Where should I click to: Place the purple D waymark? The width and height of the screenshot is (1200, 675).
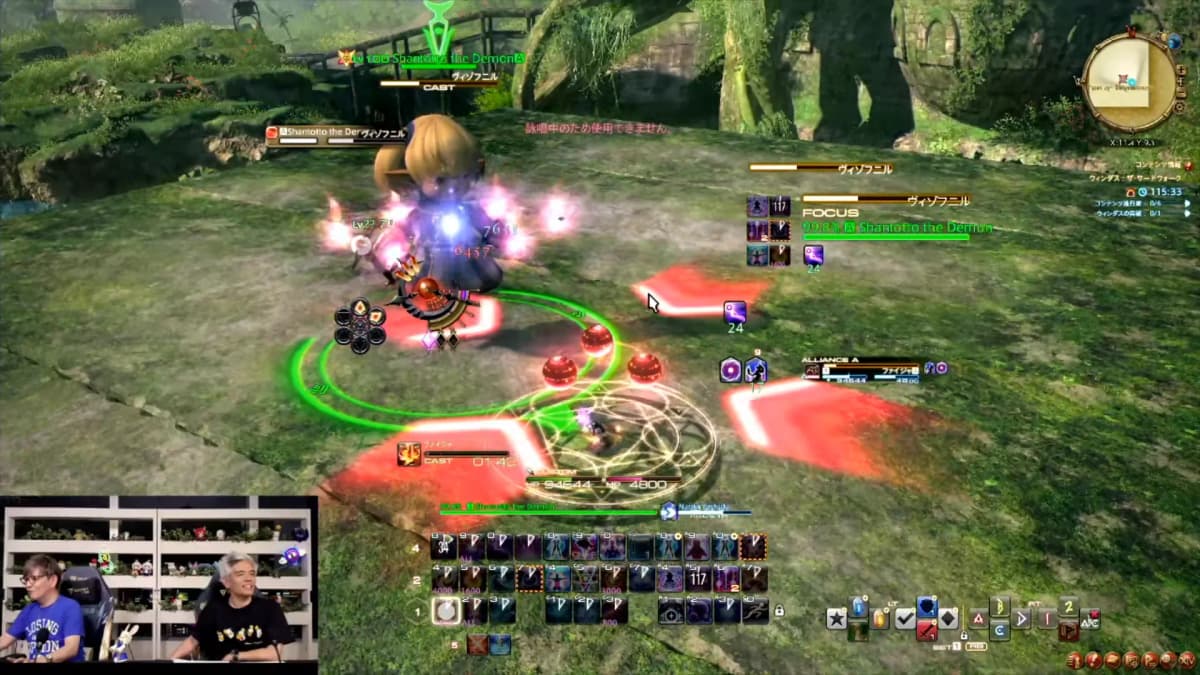click(1021, 619)
